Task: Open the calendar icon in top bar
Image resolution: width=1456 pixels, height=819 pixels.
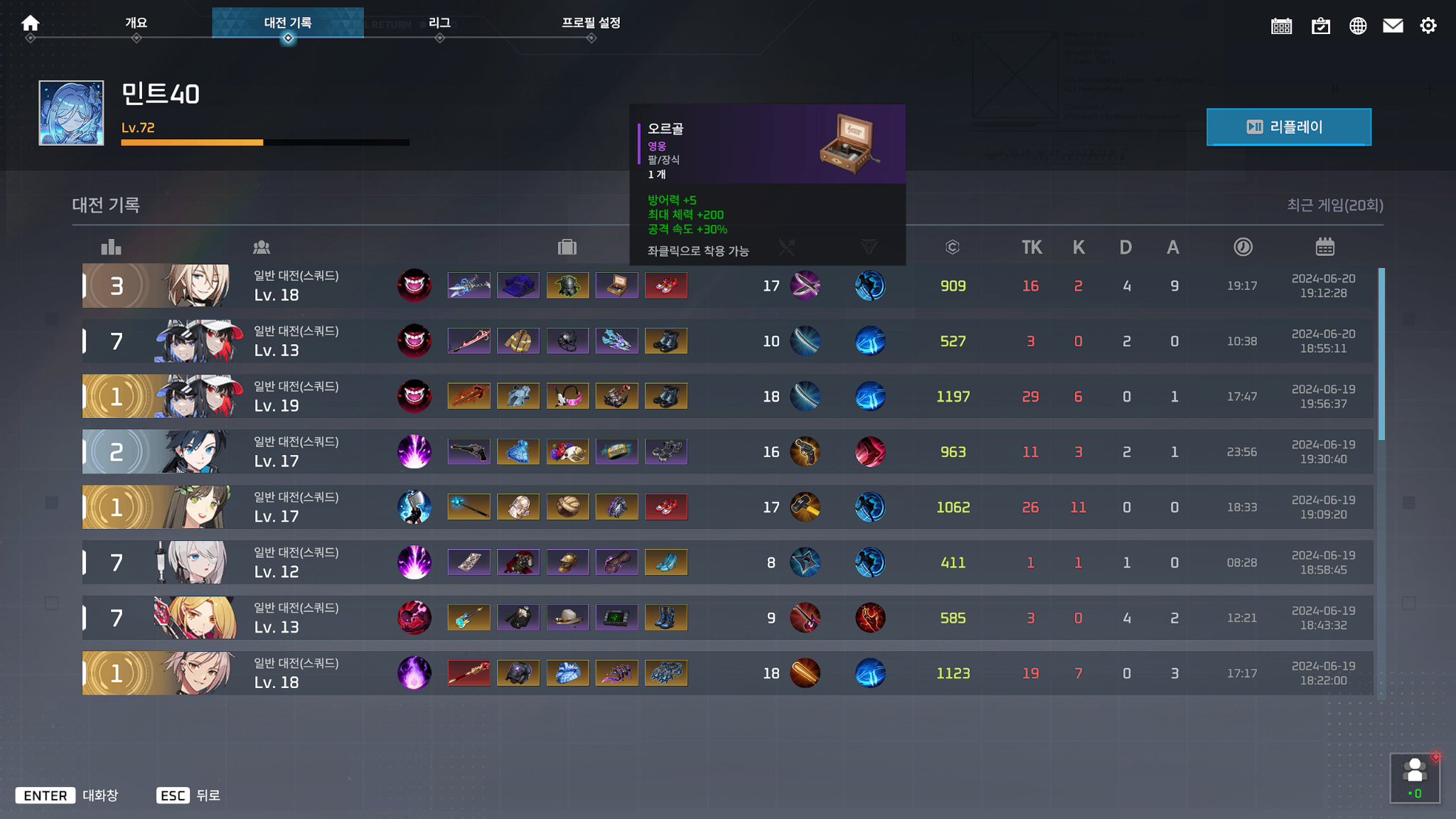Action: pyautogui.click(x=1281, y=26)
